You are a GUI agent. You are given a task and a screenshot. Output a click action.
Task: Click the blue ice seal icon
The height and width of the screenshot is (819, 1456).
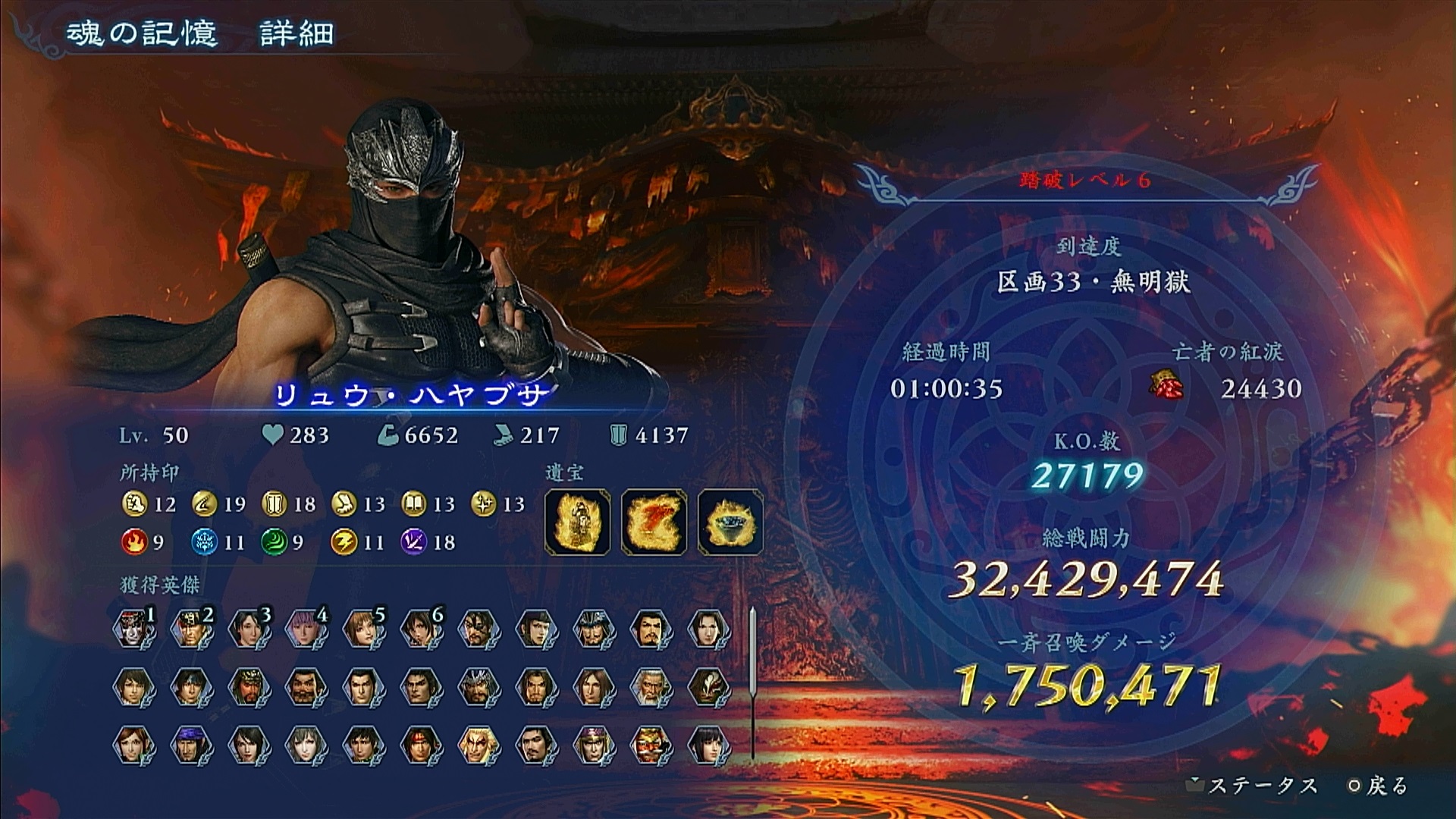[203, 542]
